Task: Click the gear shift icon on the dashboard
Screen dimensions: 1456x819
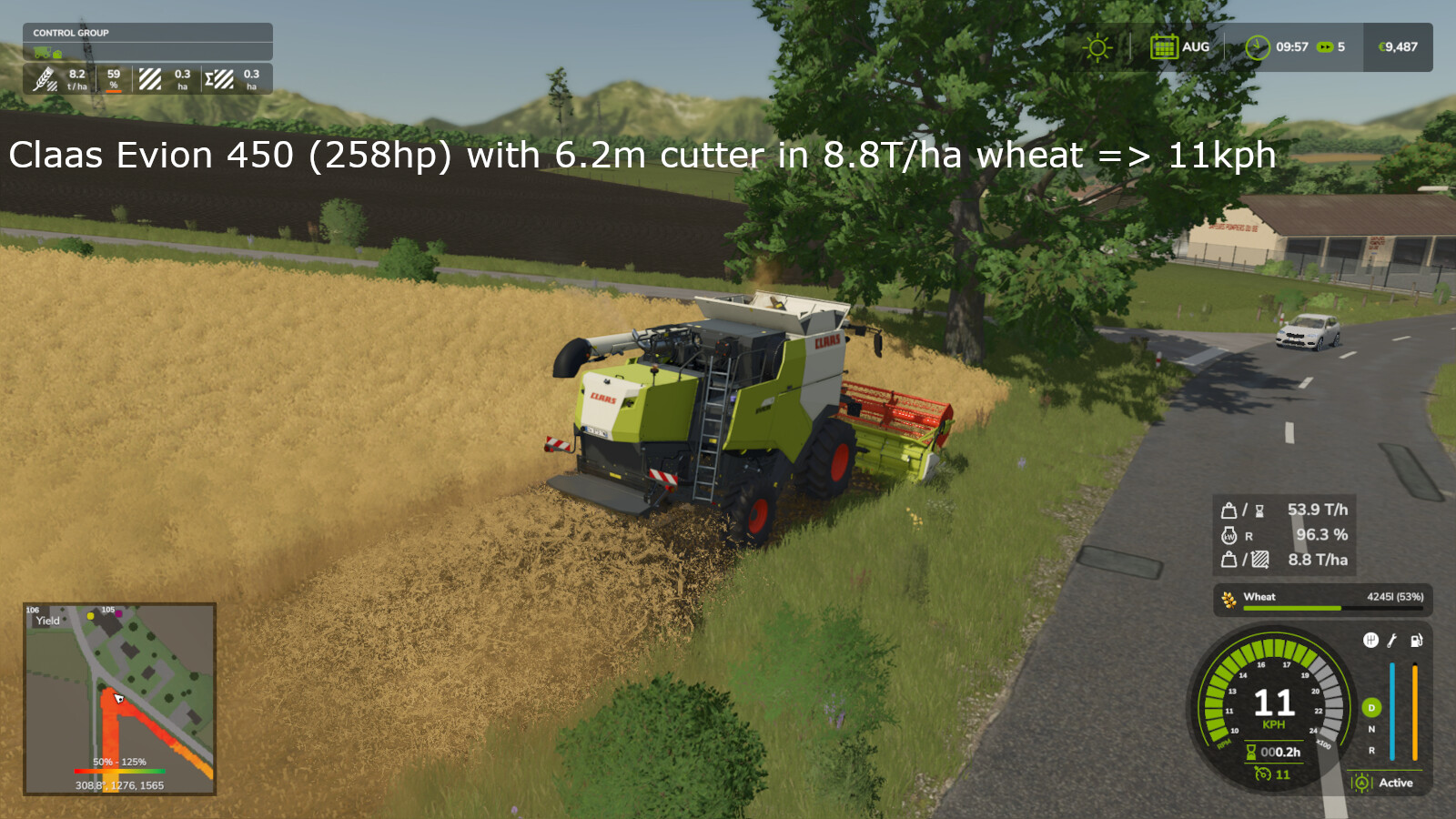Action: (1371, 642)
